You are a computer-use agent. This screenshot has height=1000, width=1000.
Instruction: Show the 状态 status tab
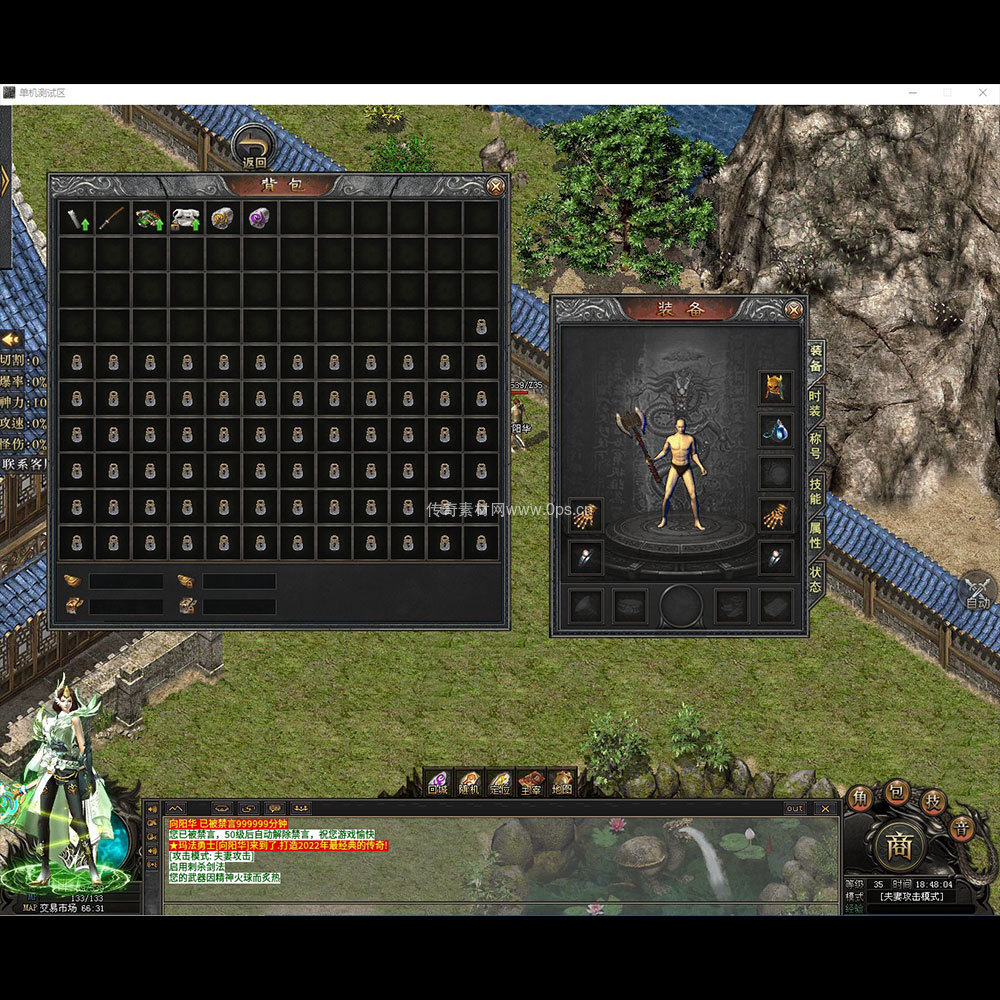coord(816,579)
